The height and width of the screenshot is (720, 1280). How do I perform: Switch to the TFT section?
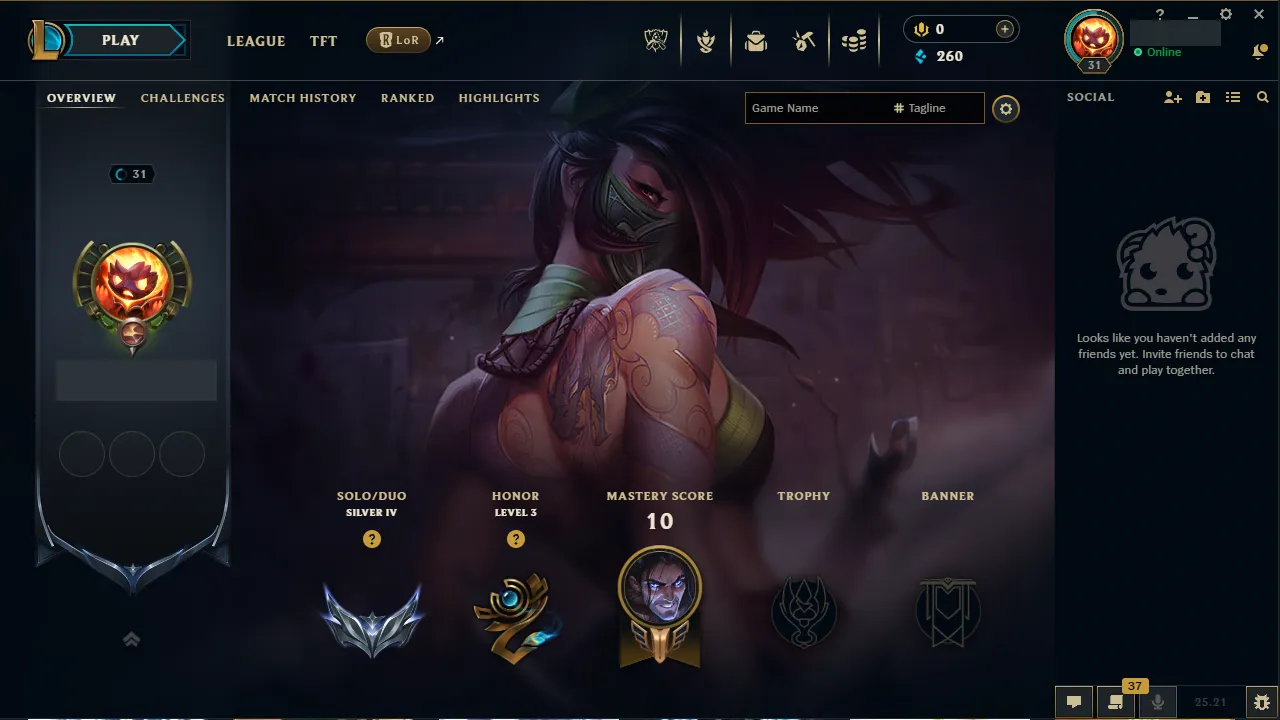323,41
